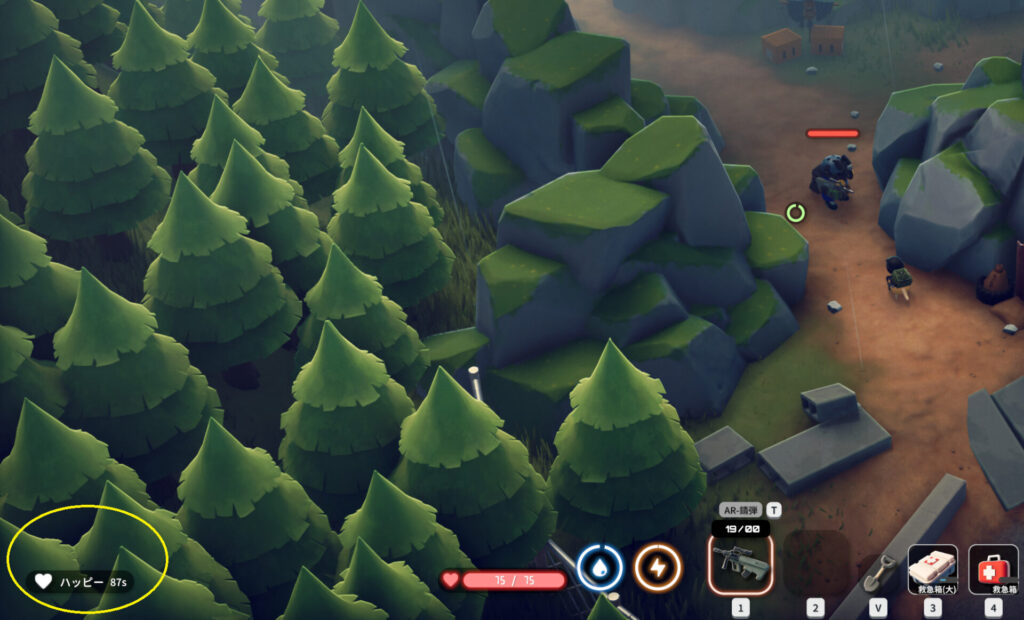Screen dimensions: 1024x620
Task: Click the blue water droplet thirst icon
Action: click(600, 568)
